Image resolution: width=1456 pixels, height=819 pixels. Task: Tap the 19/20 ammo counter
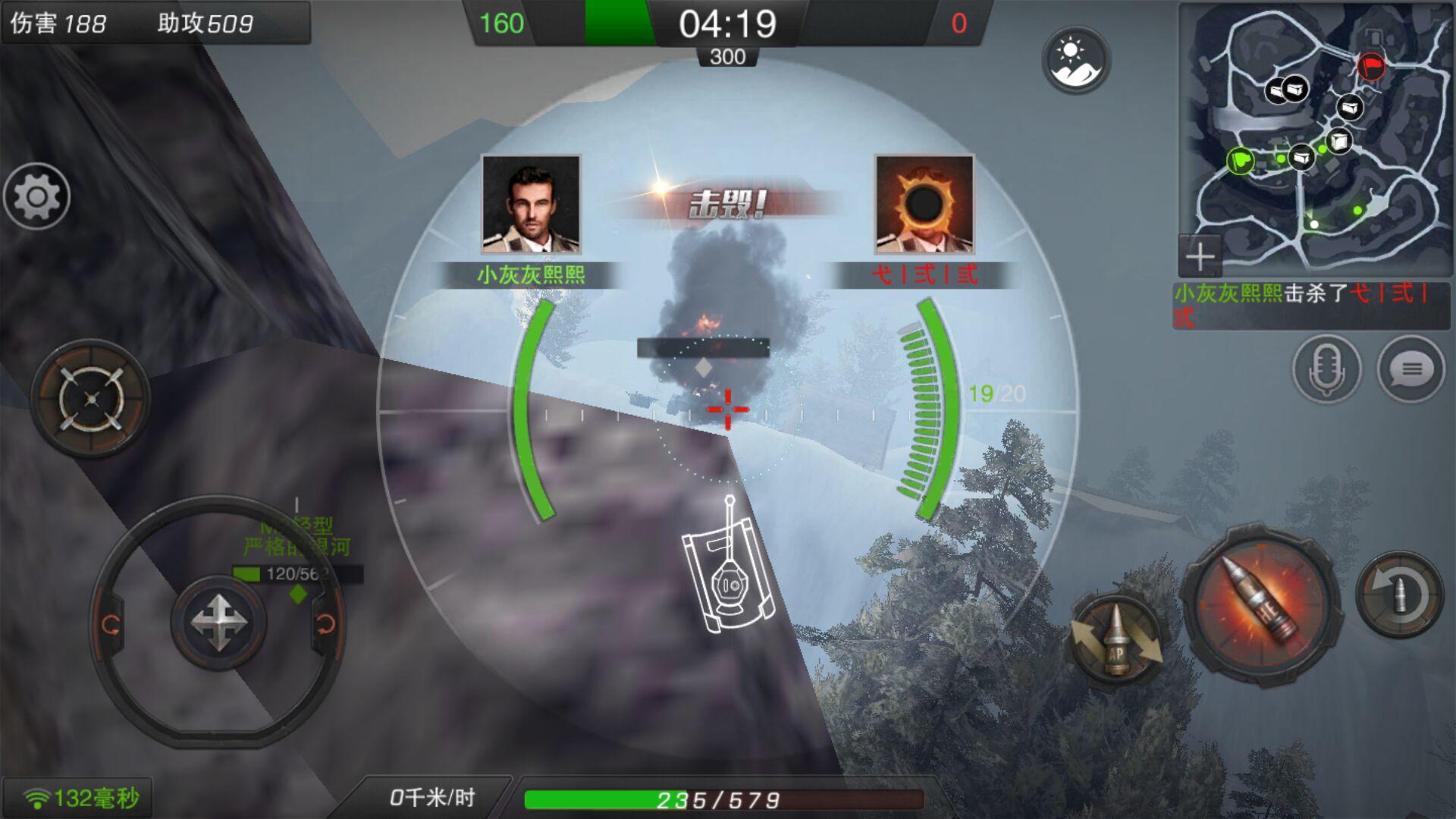coord(998,392)
